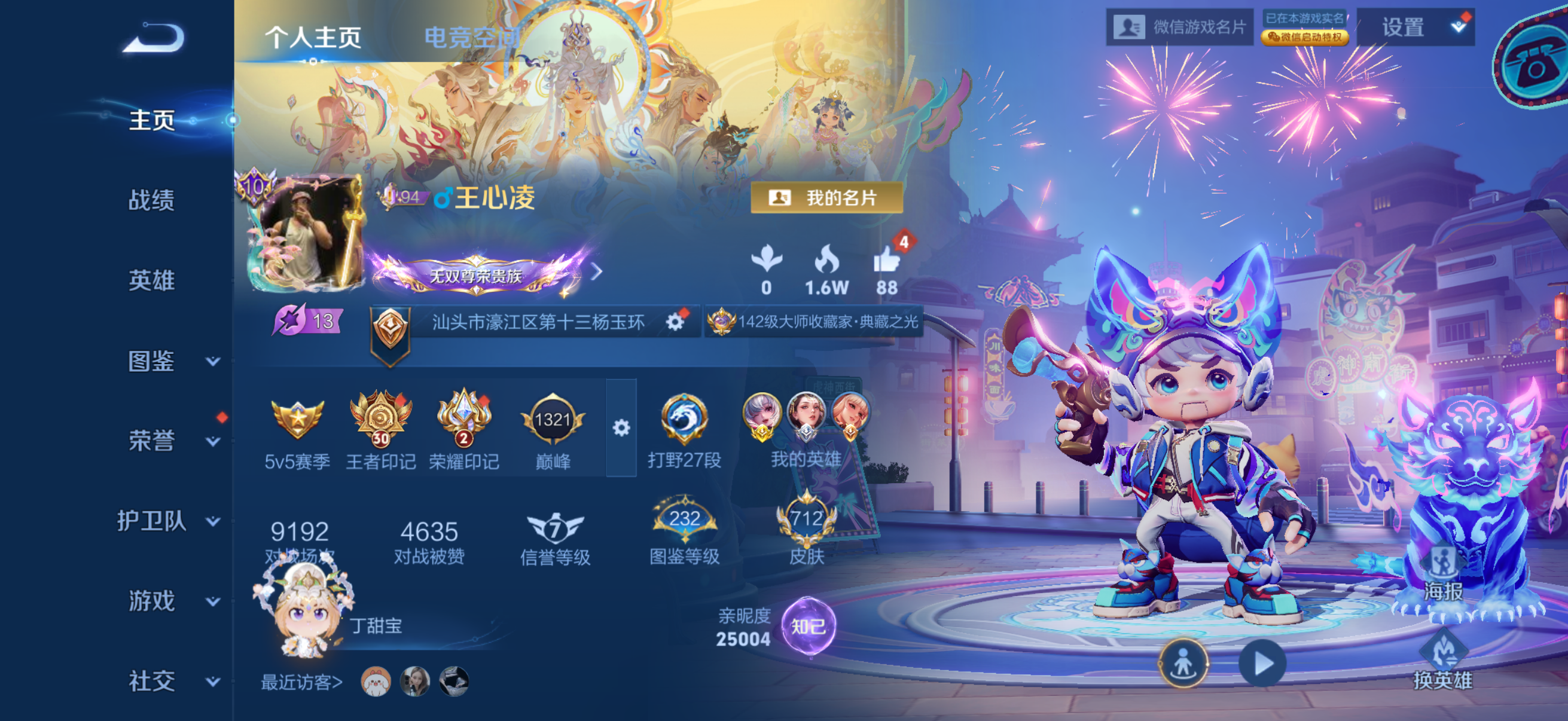Open 我的名片 card button
This screenshot has width=1568, height=721.
point(825,198)
